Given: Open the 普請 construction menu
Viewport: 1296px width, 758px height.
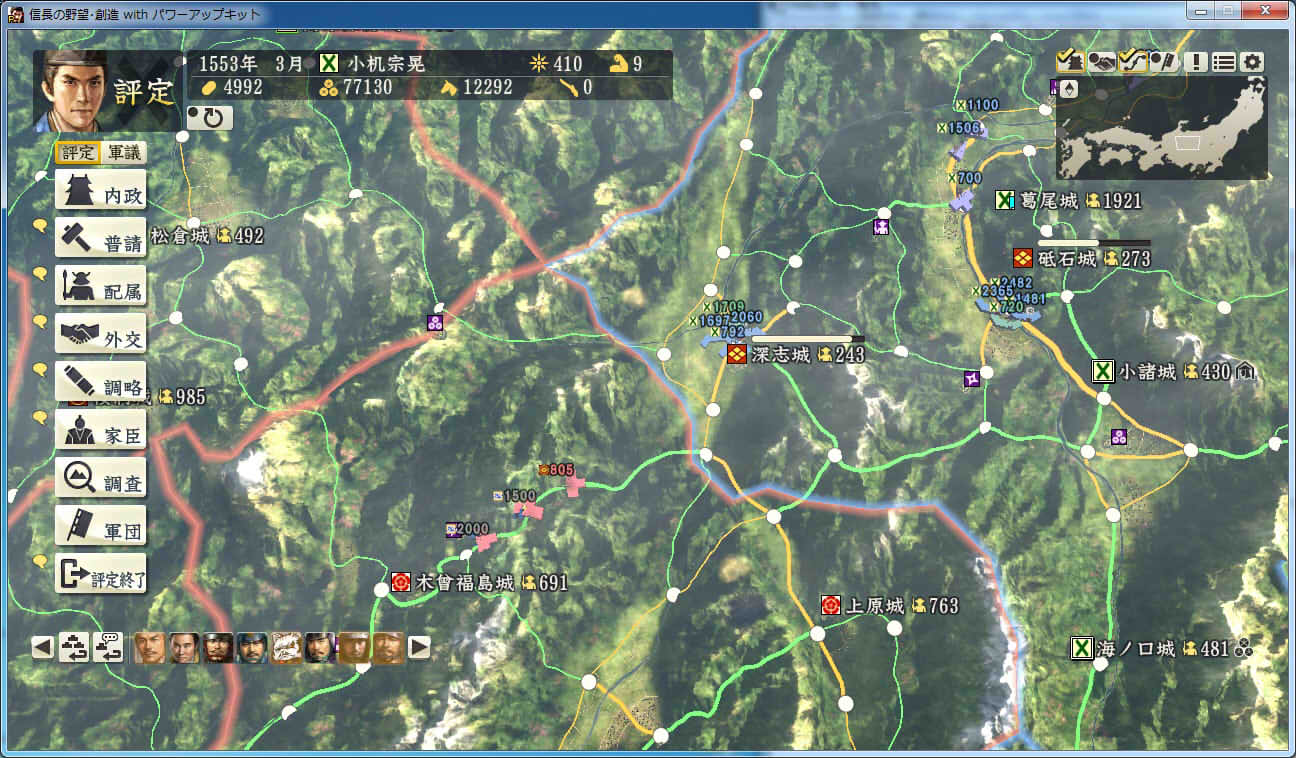Looking at the screenshot, I should coord(101,238).
